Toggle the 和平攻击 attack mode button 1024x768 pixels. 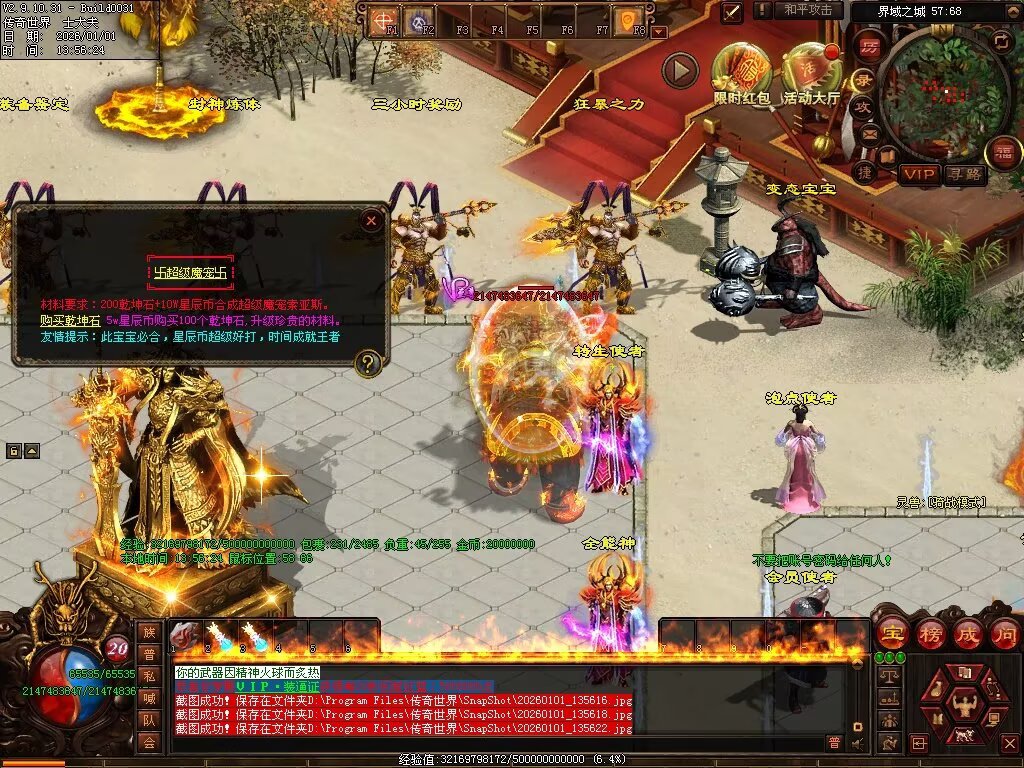click(808, 10)
